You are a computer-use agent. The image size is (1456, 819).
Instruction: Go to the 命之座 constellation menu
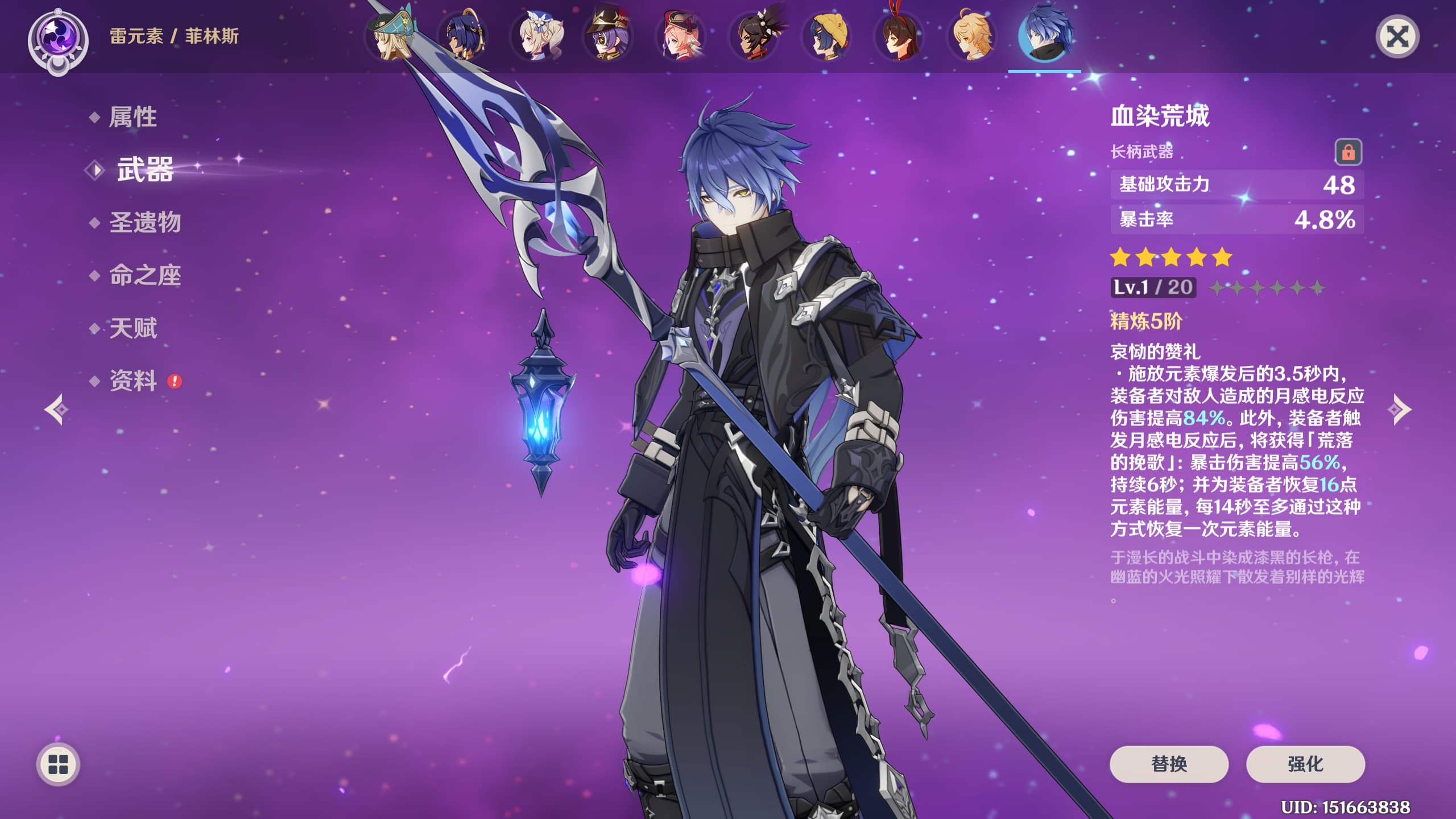click(x=144, y=275)
